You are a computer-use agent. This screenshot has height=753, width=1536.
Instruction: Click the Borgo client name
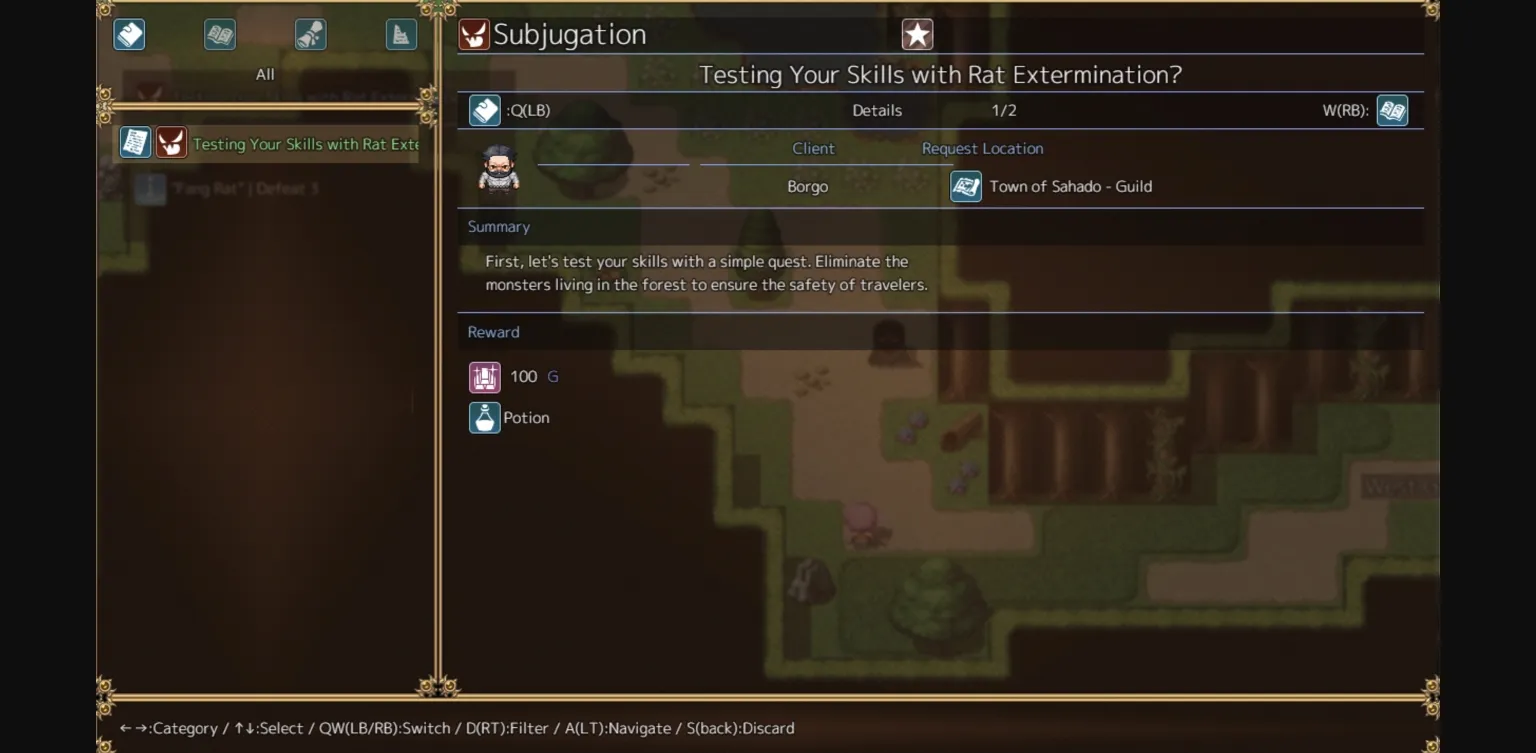[x=807, y=186]
